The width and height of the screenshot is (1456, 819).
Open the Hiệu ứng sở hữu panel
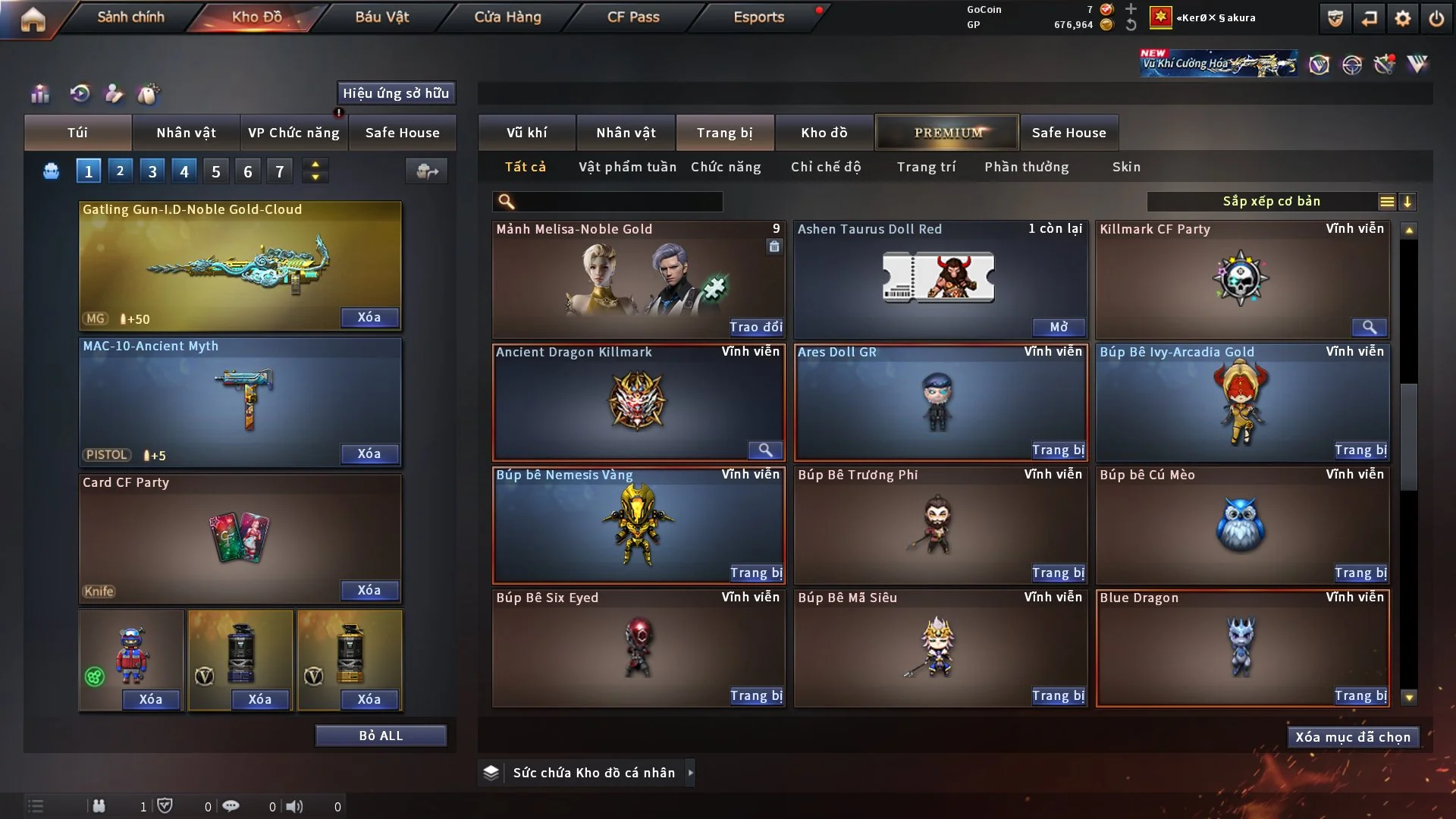click(396, 93)
